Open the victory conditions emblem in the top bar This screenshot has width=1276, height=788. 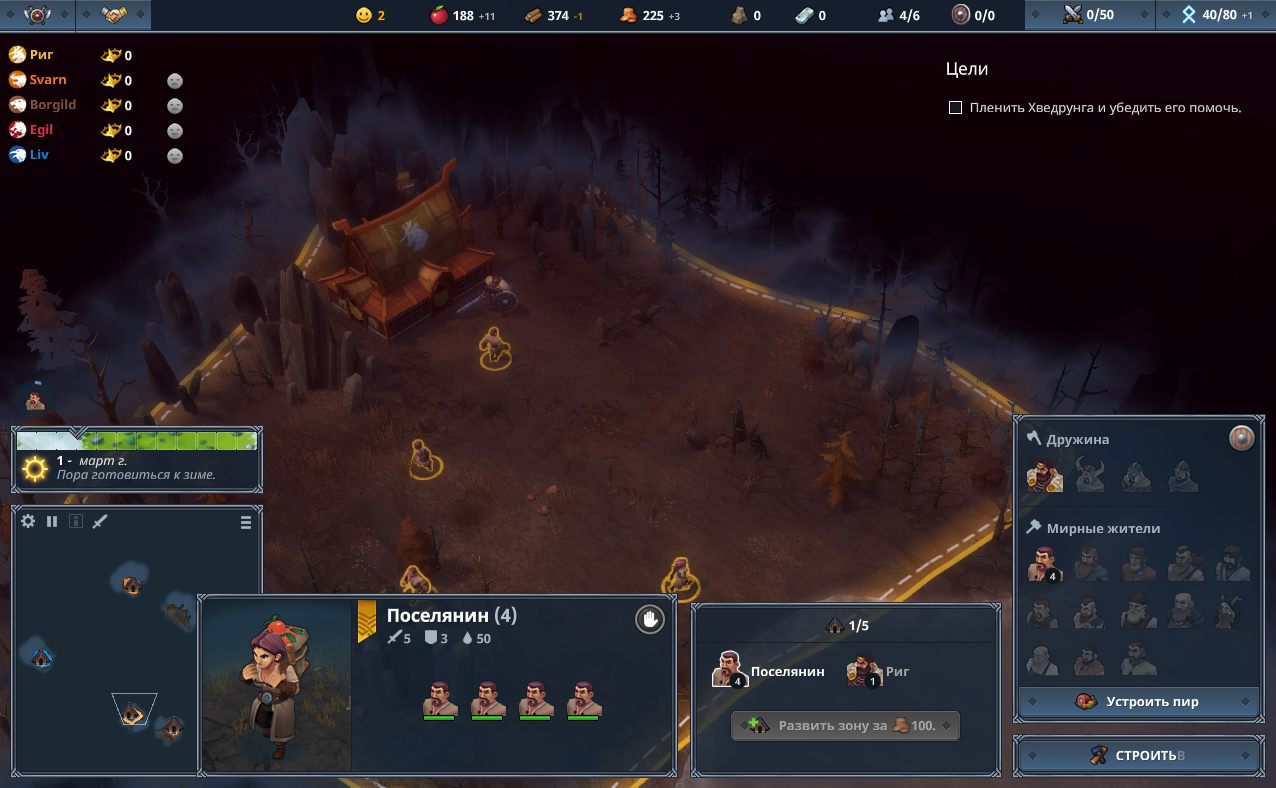[x=37, y=15]
